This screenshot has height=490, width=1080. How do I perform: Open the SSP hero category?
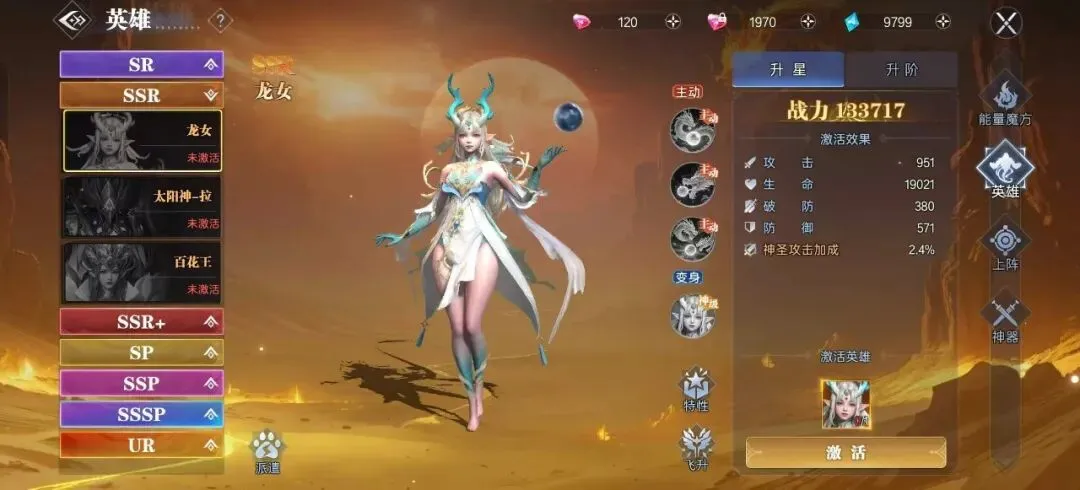[141, 383]
